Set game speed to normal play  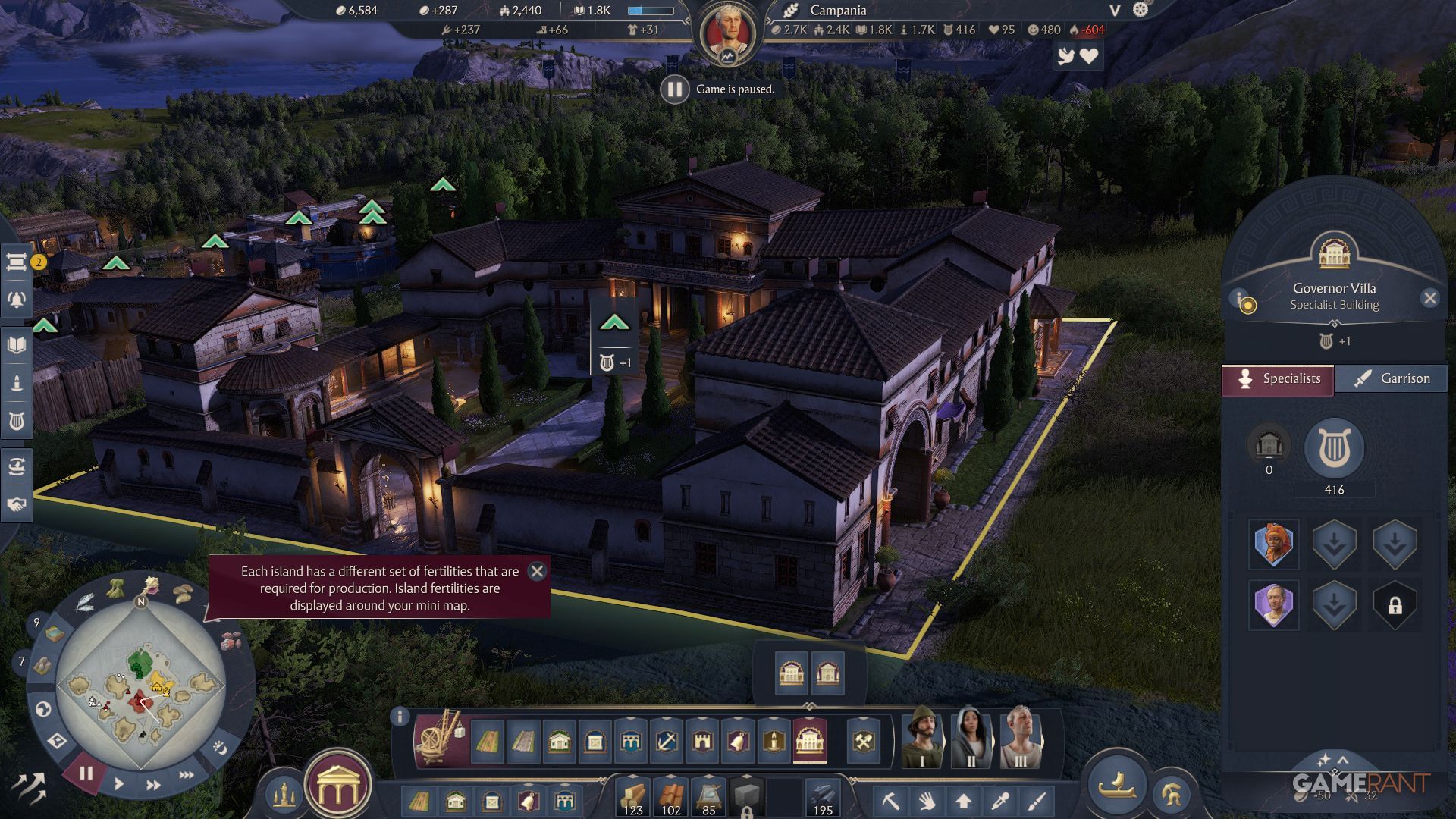[119, 784]
